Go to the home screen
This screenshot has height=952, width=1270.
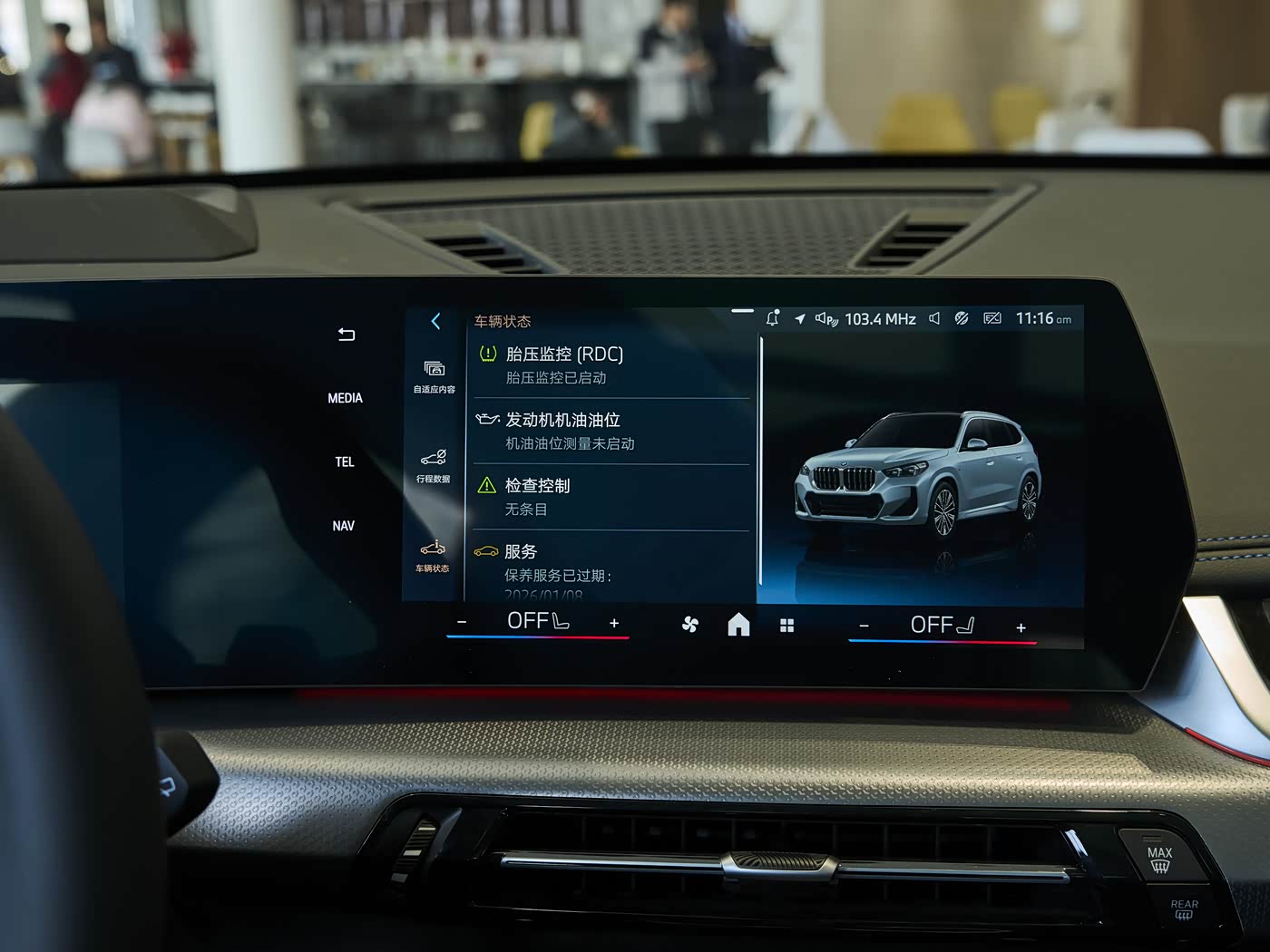coord(738,625)
